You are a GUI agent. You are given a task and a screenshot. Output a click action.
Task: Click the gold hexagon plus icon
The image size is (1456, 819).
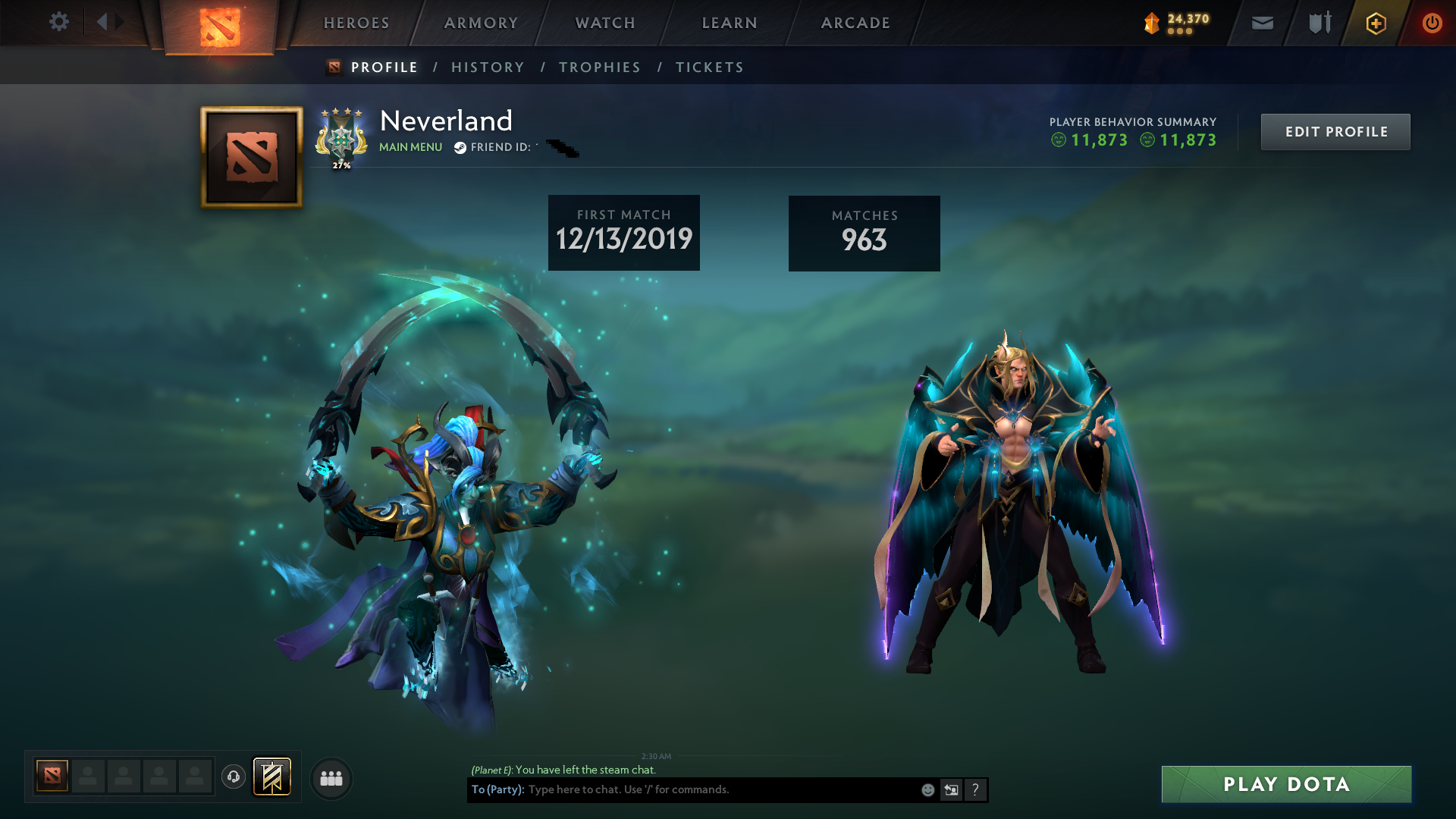click(x=1375, y=23)
